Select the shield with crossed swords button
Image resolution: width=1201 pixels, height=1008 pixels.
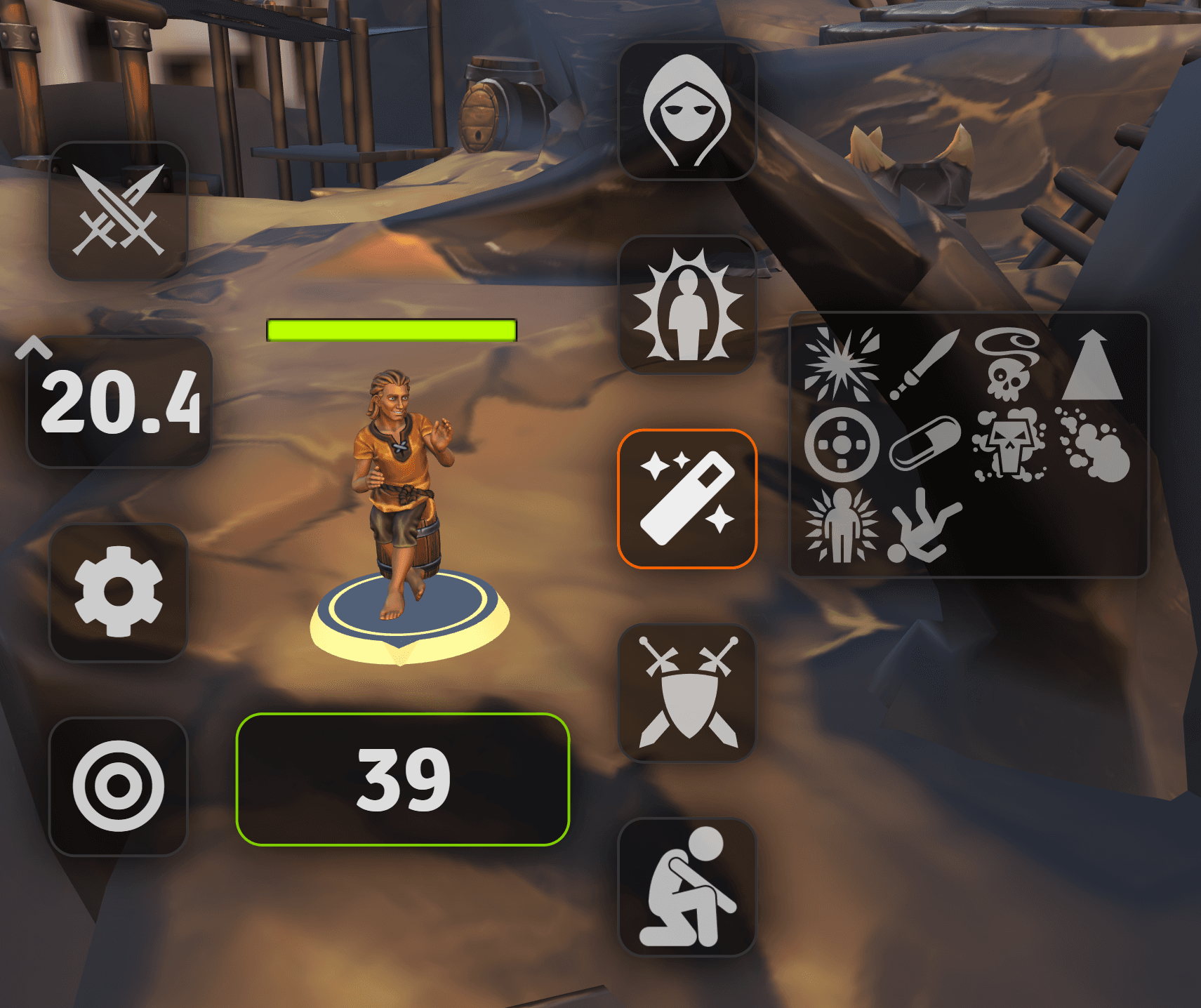click(686, 693)
